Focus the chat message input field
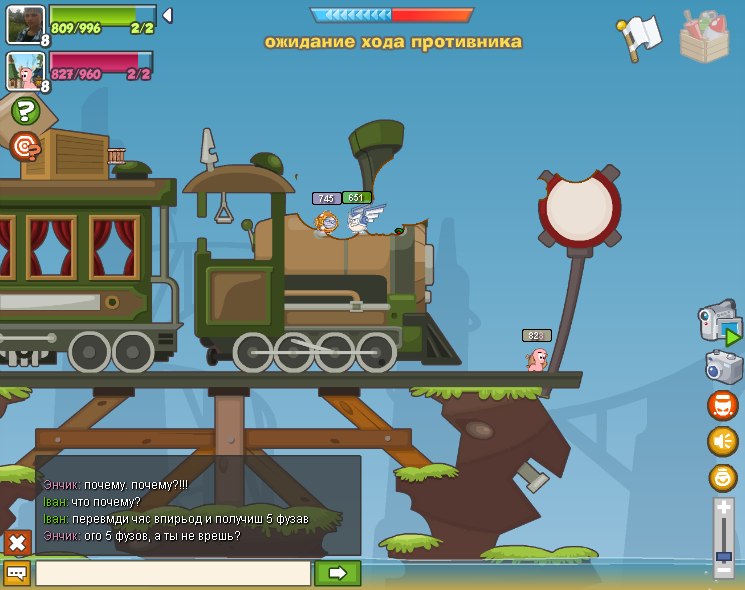745x590 pixels. click(x=173, y=573)
